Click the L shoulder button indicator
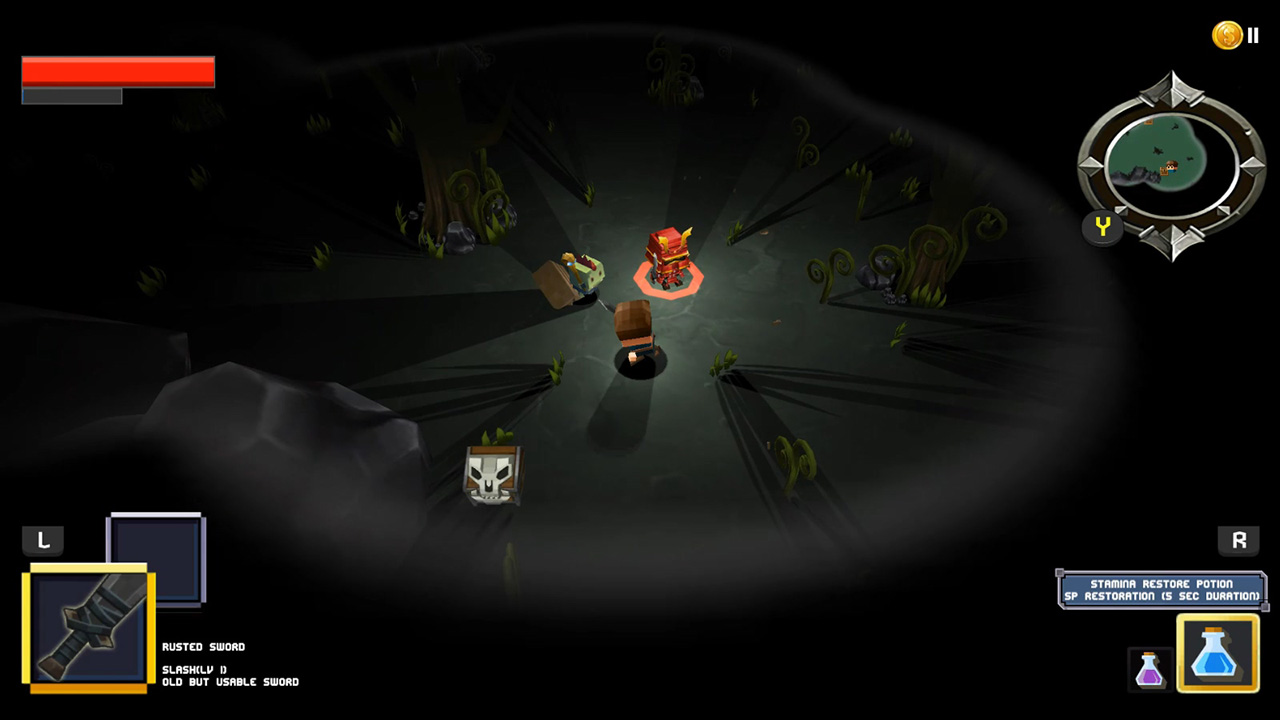Image resolution: width=1280 pixels, height=720 pixels. tap(42, 540)
